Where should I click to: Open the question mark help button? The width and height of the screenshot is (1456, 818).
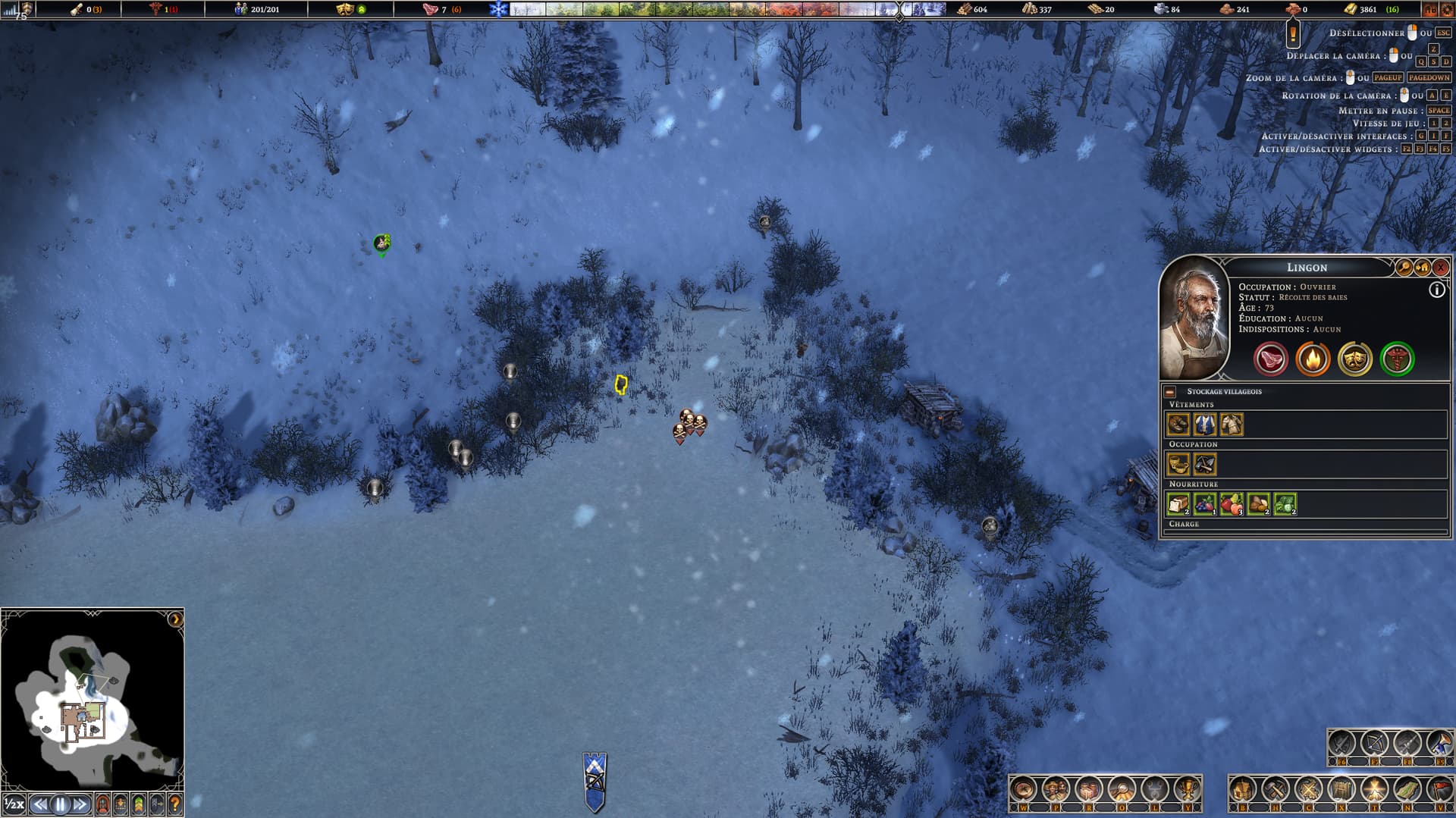(x=175, y=804)
